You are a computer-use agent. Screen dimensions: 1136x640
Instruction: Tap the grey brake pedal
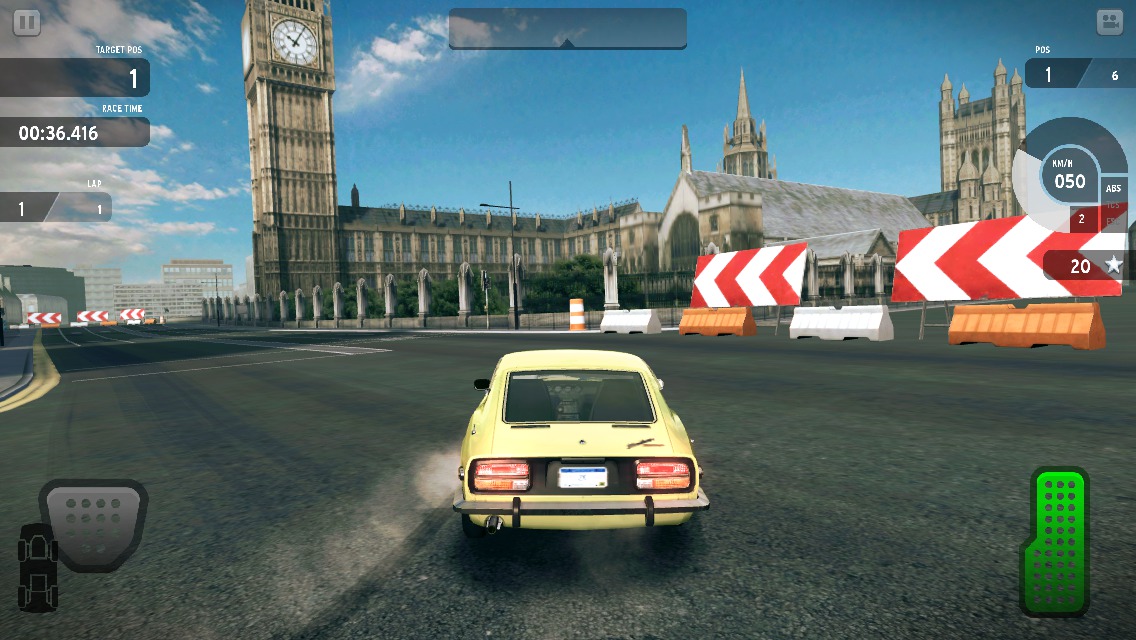pos(92,521)
